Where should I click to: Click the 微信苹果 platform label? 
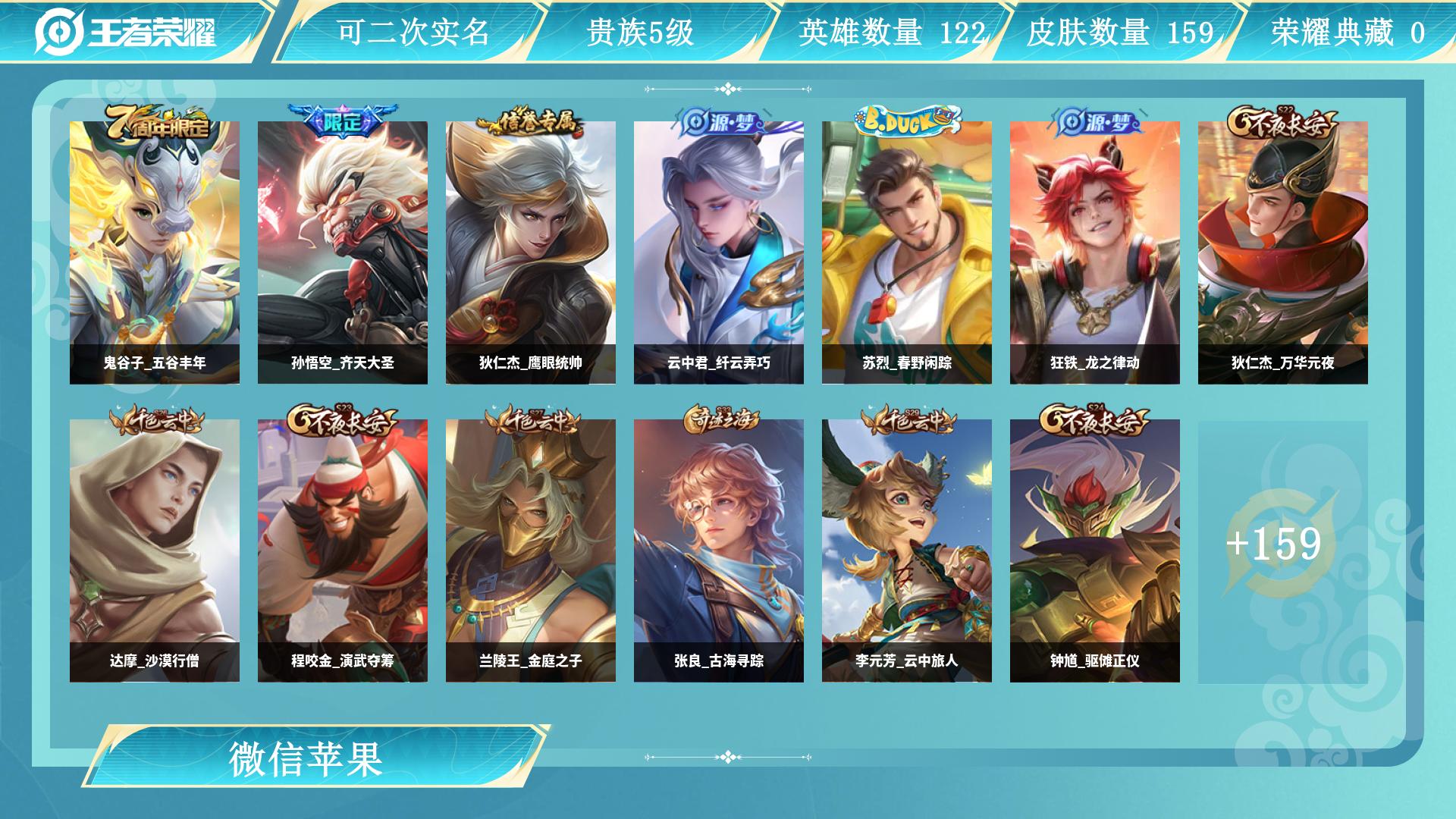[306, 759]
